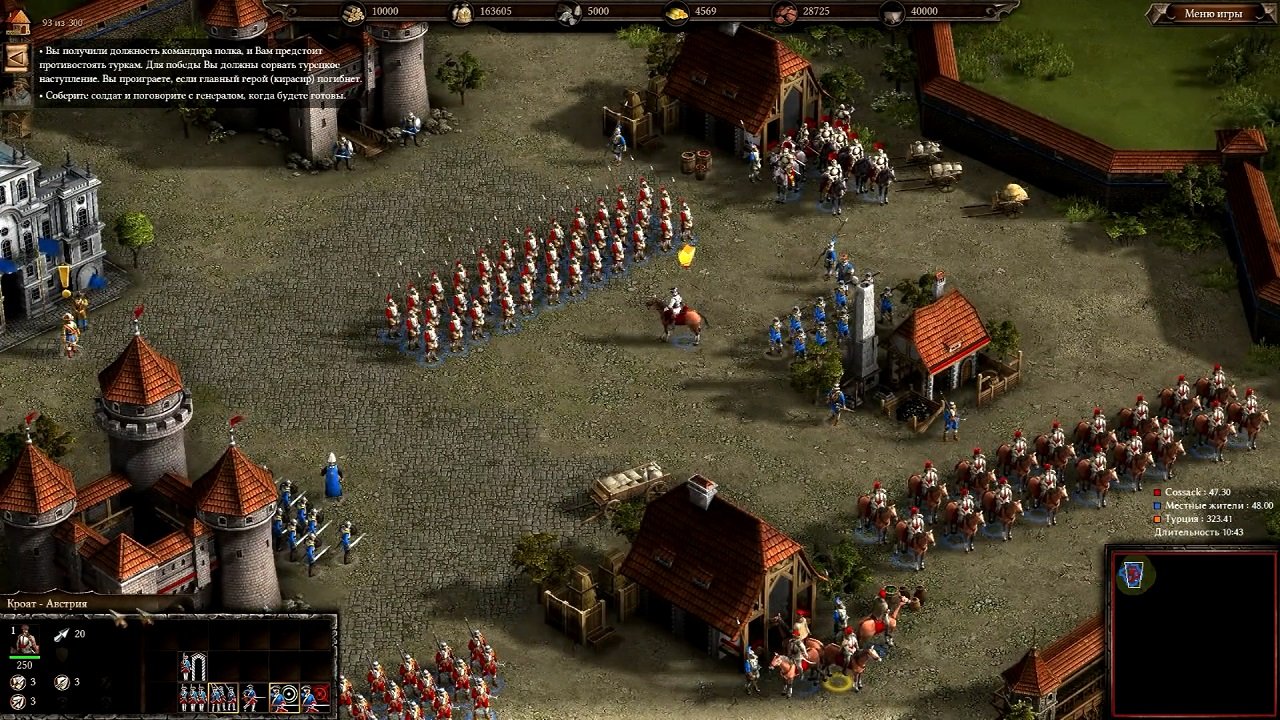Image resolution: width=1280 pixels, height=720 pixels.
Task: Select the wood resource icon in the top bar
Action: 354,14
